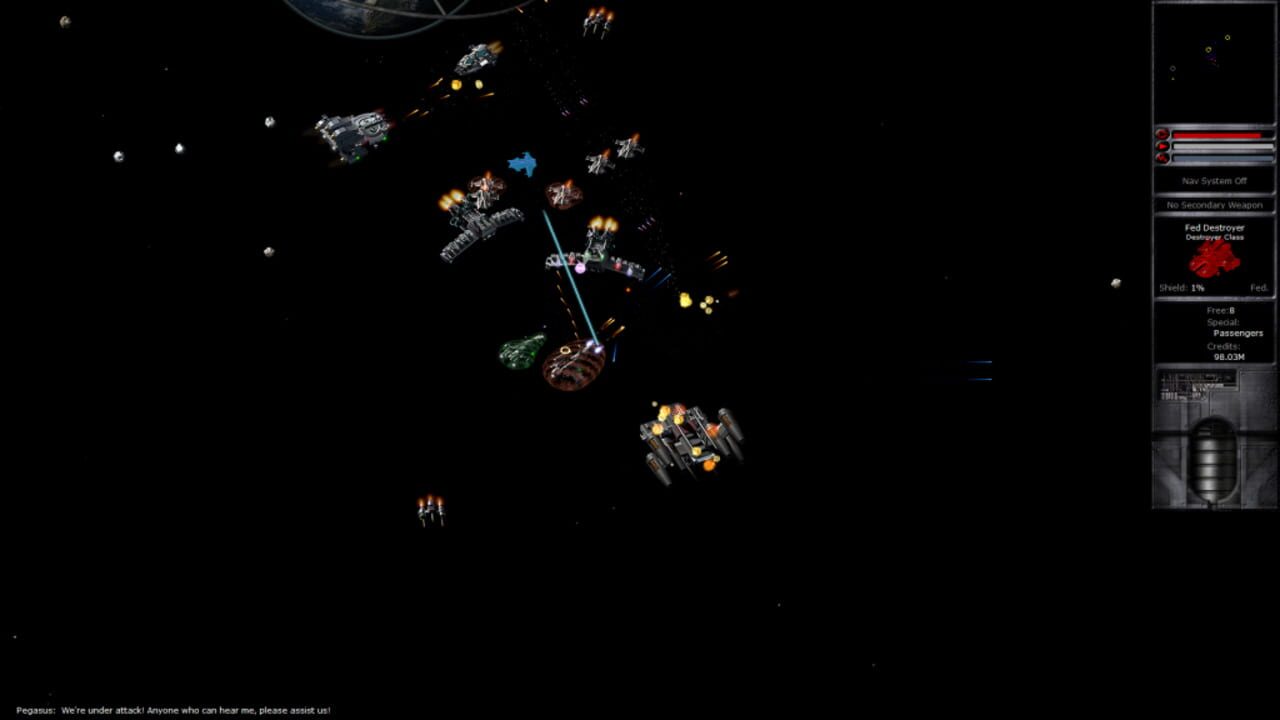Screen dimensions: 1280x720
Task: Click the Shield: 1% readout
Action: click(1180, 287)
